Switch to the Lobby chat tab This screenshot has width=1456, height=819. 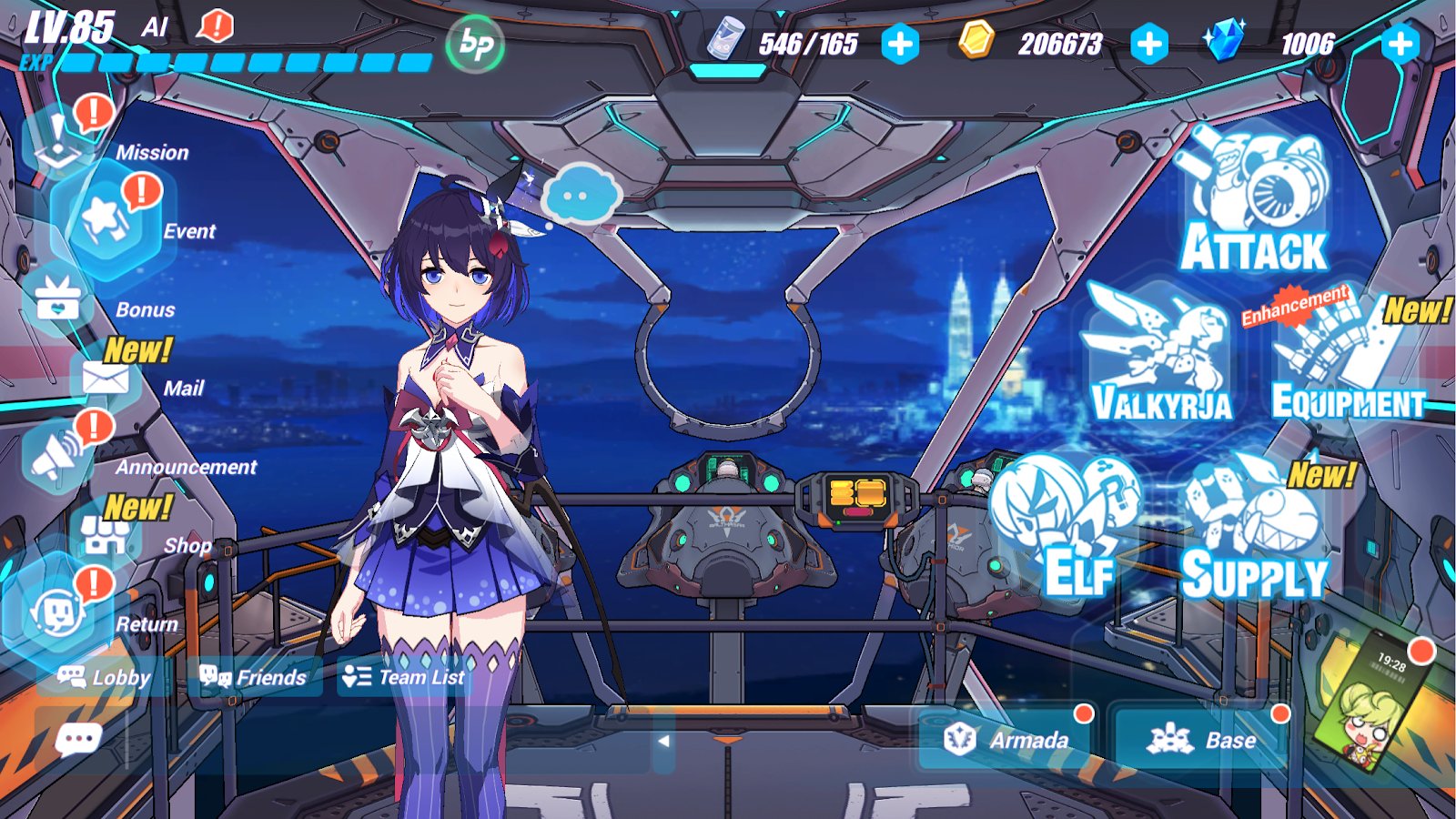pyautogui.click(x=104, y=677)
